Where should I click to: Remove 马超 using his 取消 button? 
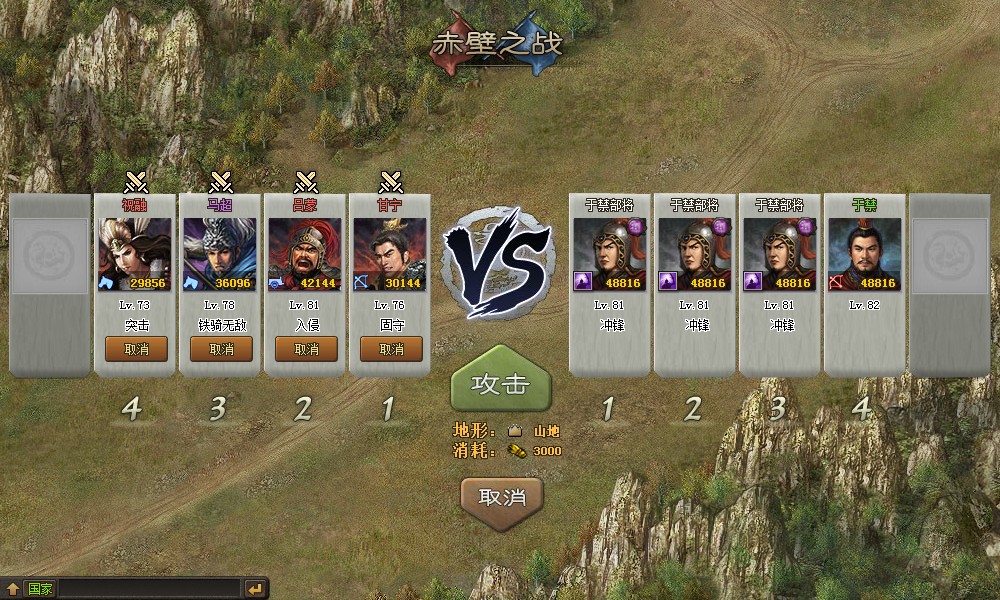coord(221,349)
